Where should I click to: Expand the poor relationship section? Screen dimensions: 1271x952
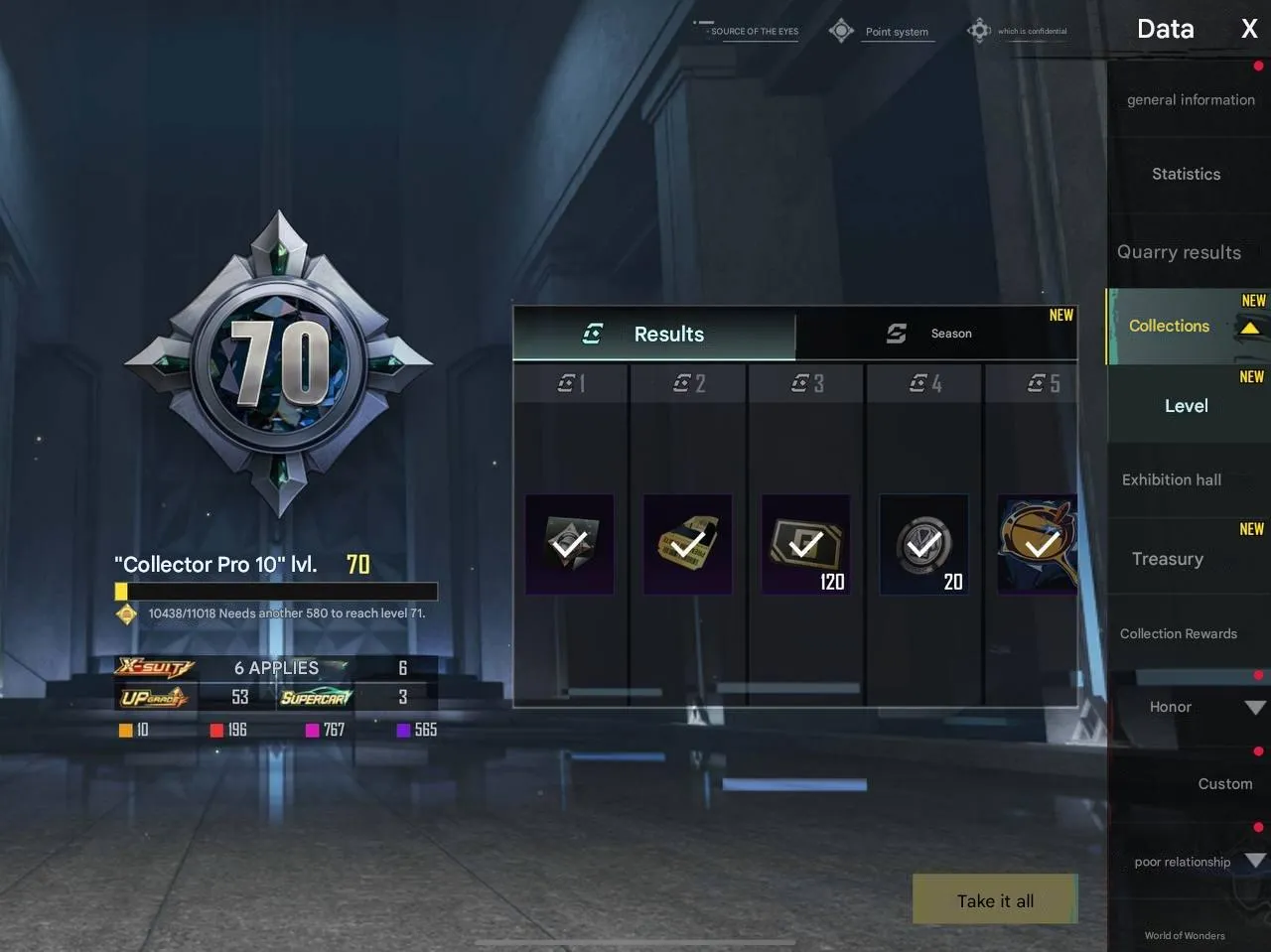pos(1254,862)
